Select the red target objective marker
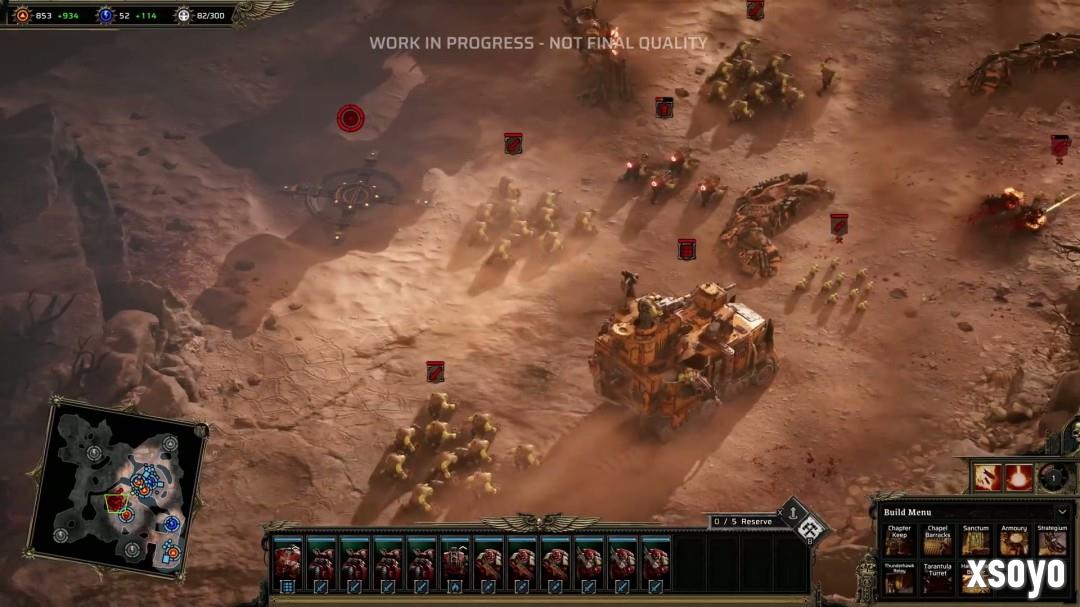Image resolution: width=1080 pixels, height=607 pixels. pos(350,118)
